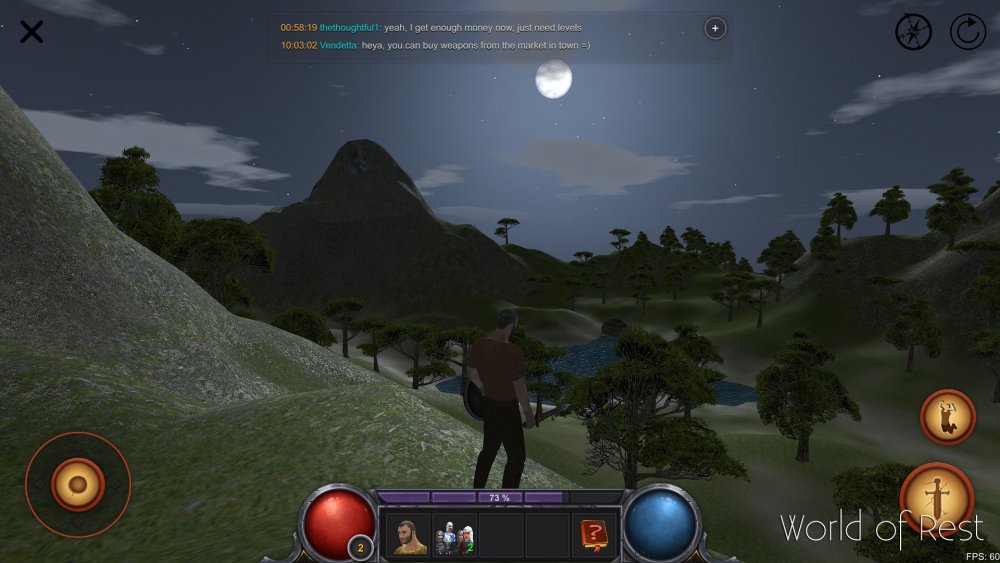The height and width of the screenshot is (563, 1000).
Task: Open the compass map icon
Action: coord(913,32)
